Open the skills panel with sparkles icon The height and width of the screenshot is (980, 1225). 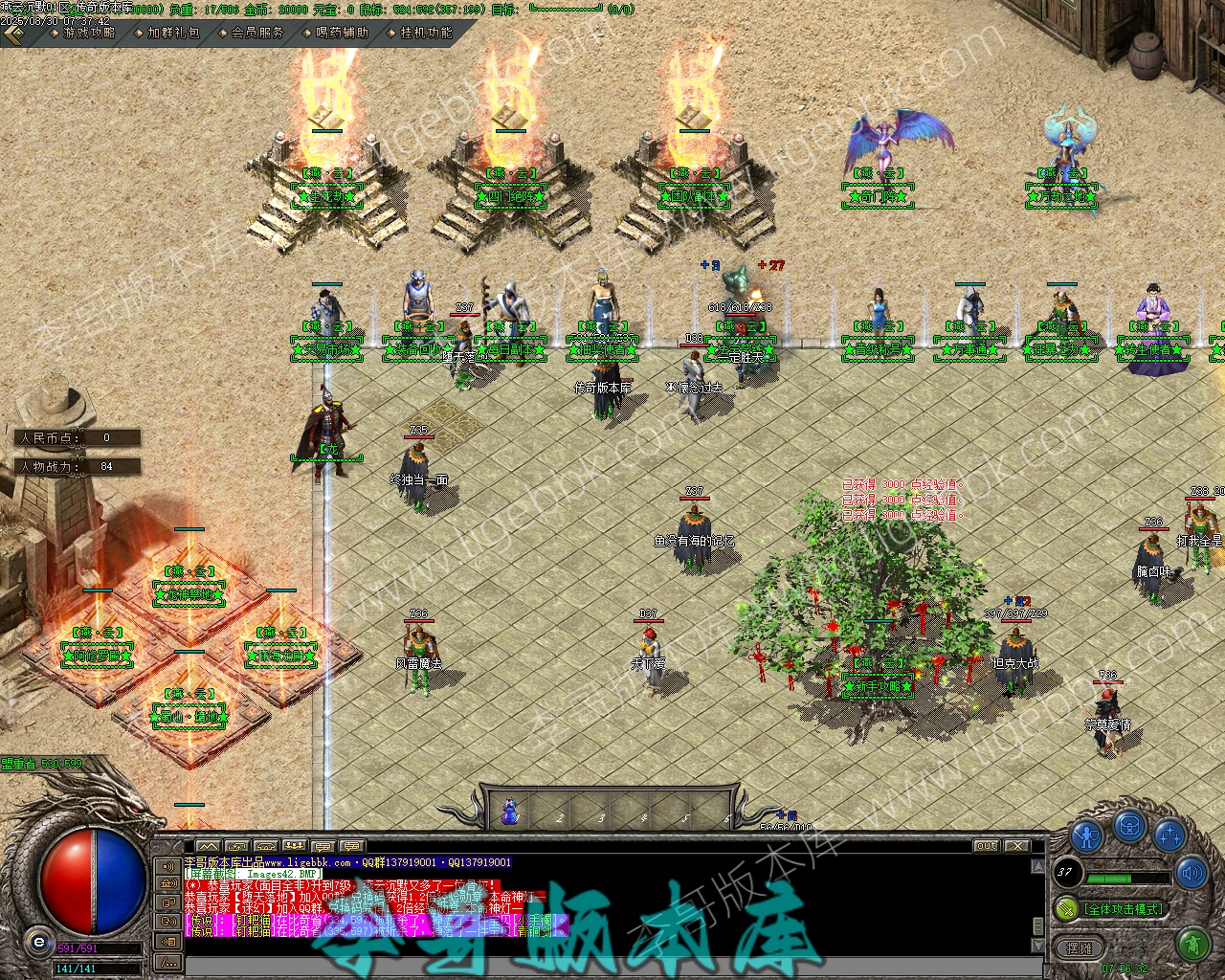pos(1169,835)
